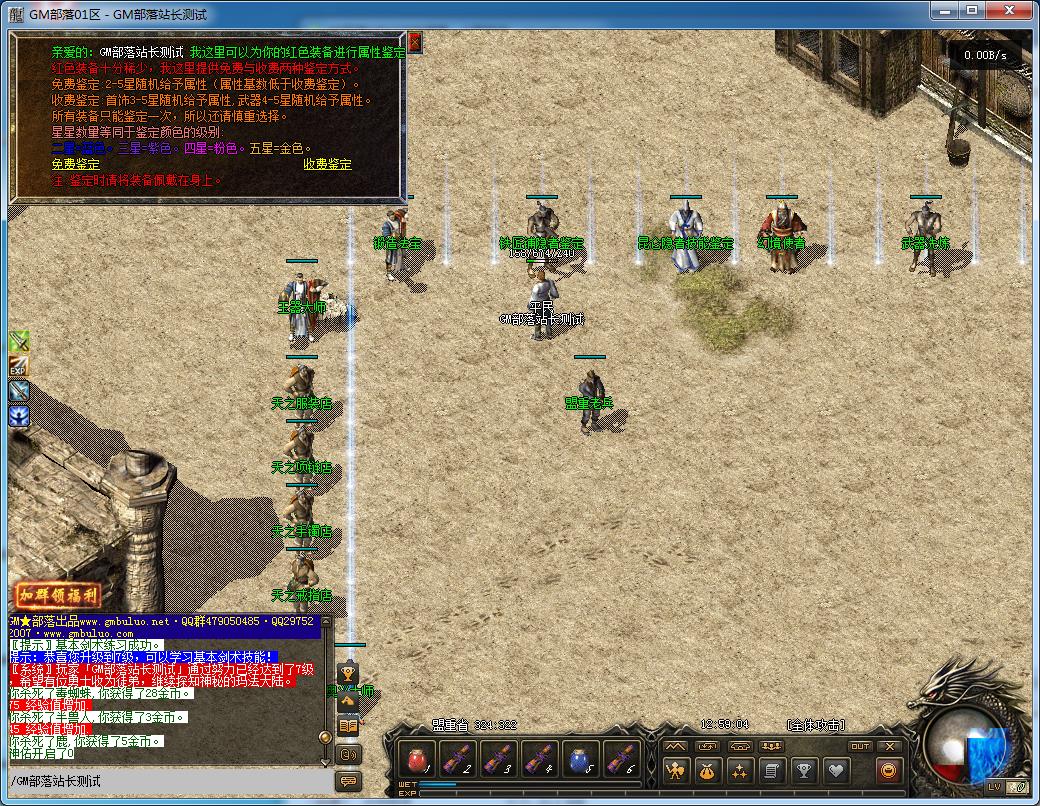Close the NPC appraisal dialogue
Viewport: 1040px width, 806px height.
click(x=415, y=42)
